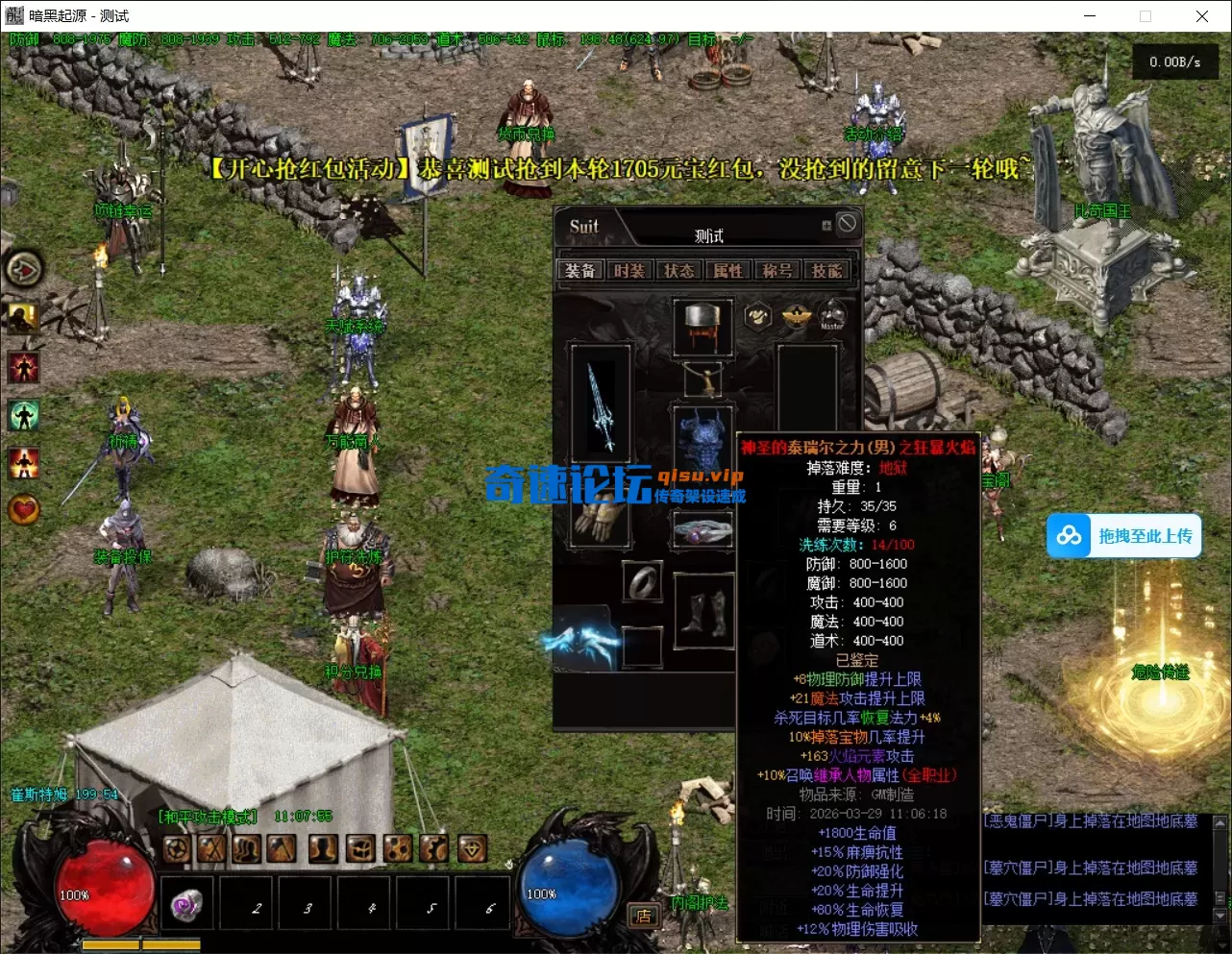Switch to the 技能 skills tab
The height and width of the screenshot is (954, 1232).
point(827,270)
